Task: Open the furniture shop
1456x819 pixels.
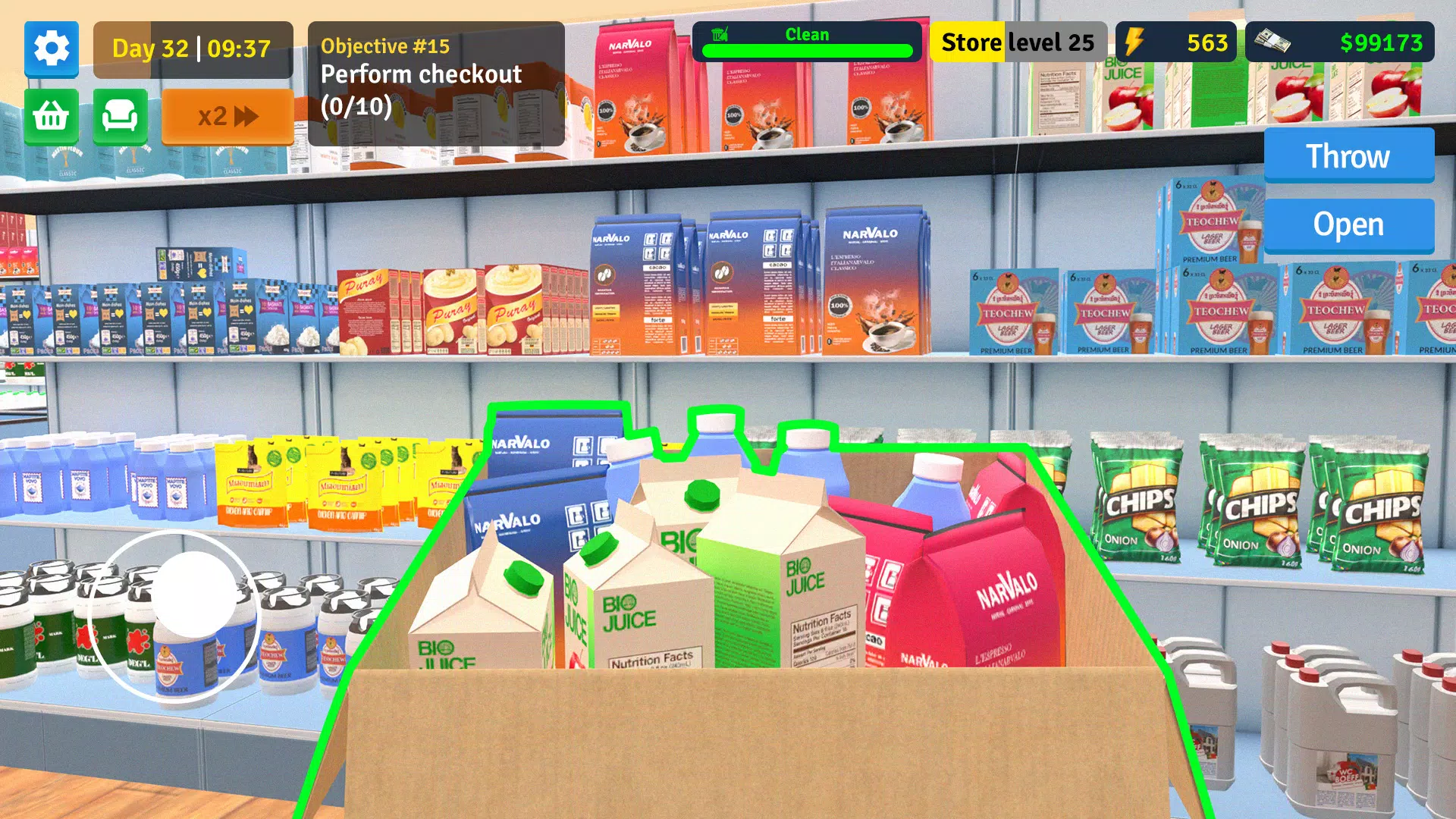Action: tap(120, 117)
